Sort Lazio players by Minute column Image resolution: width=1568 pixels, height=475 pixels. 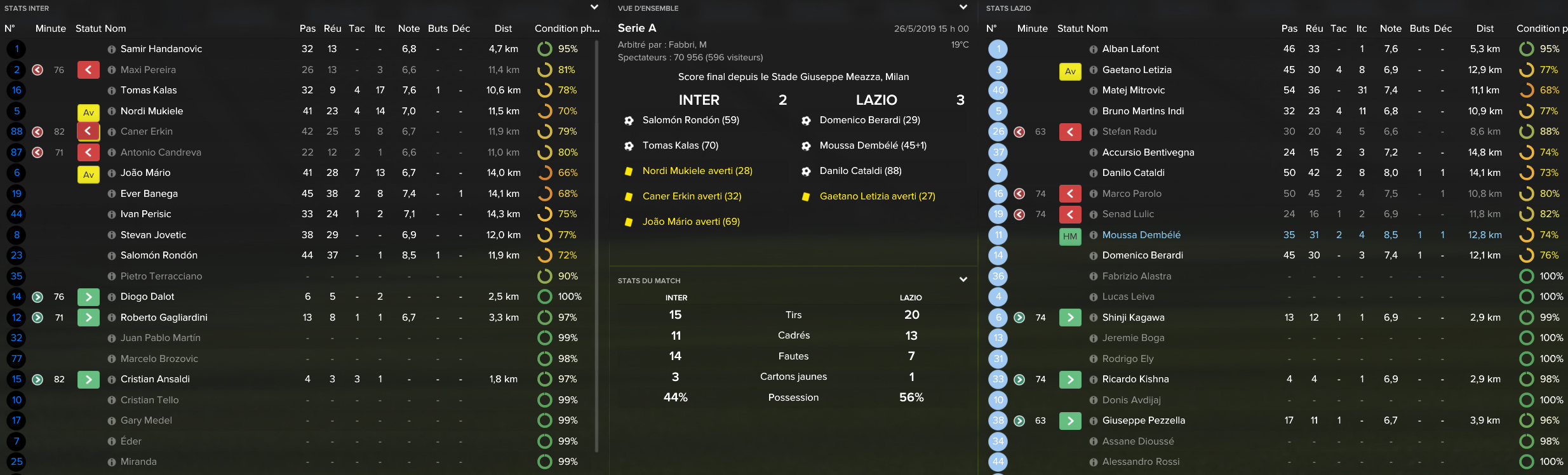pos(1032,29)
